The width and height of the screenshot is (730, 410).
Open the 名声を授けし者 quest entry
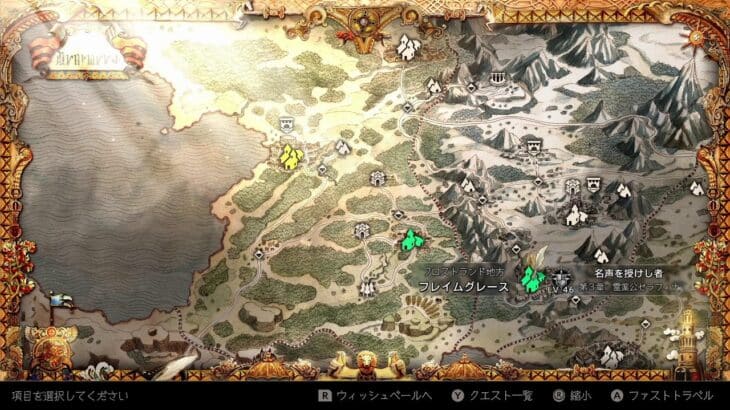[x=629, y=272]
